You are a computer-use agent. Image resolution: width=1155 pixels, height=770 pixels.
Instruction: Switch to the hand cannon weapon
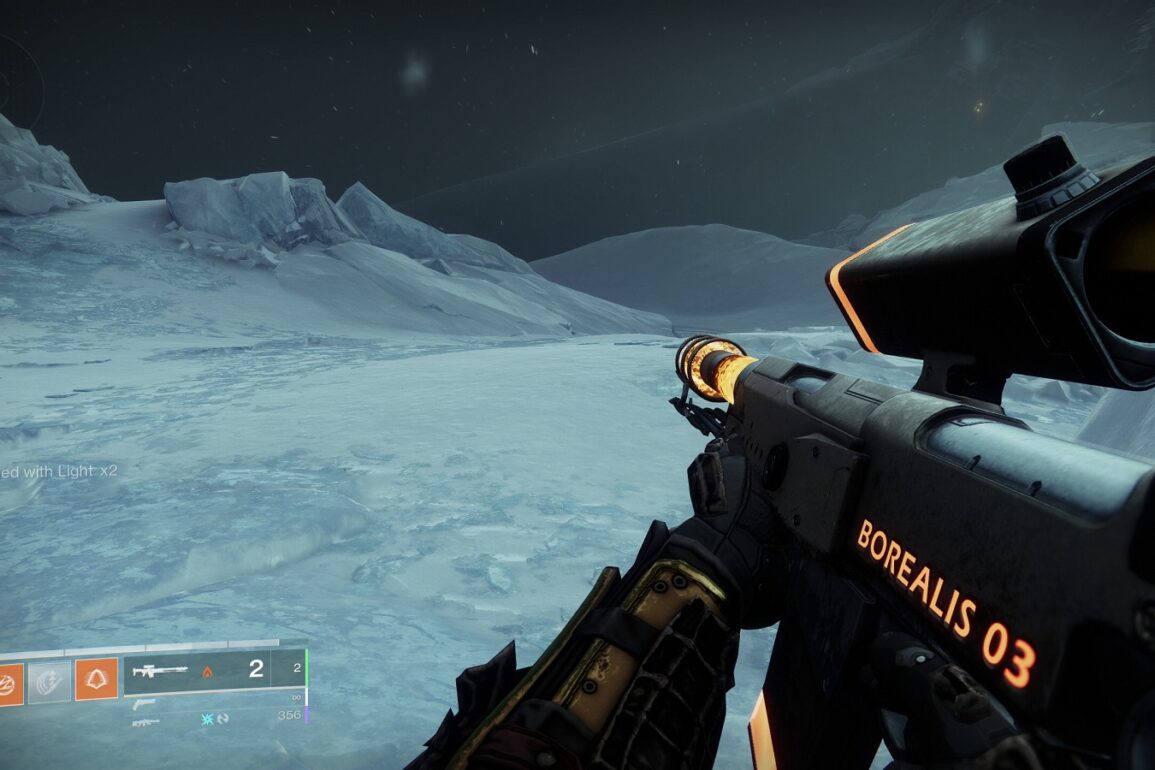(143, 704)
